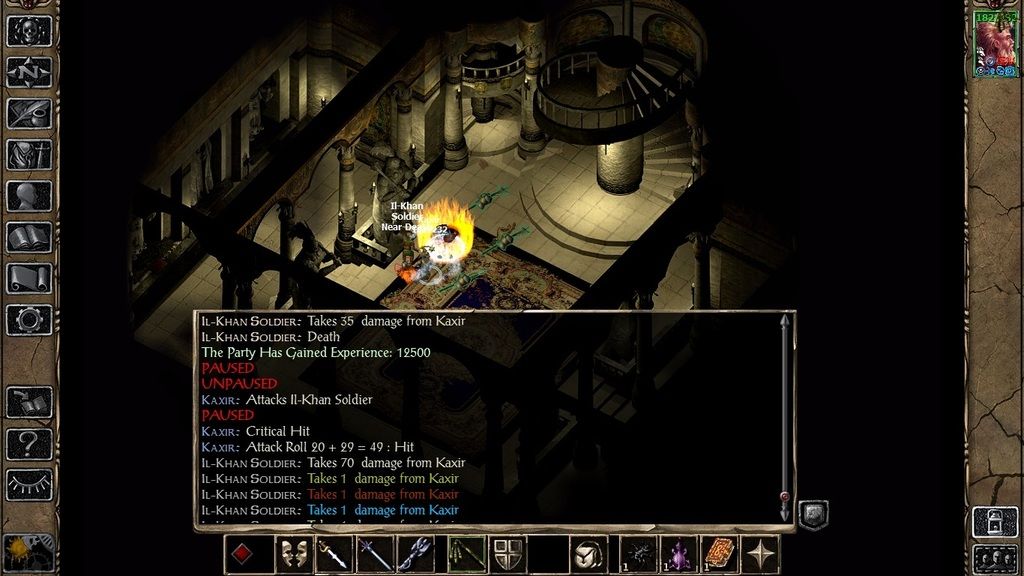Open special abilities with the star icon
Image resolution: width=1024 pixels, height=576 pixels.
click(x=761, y=554)
